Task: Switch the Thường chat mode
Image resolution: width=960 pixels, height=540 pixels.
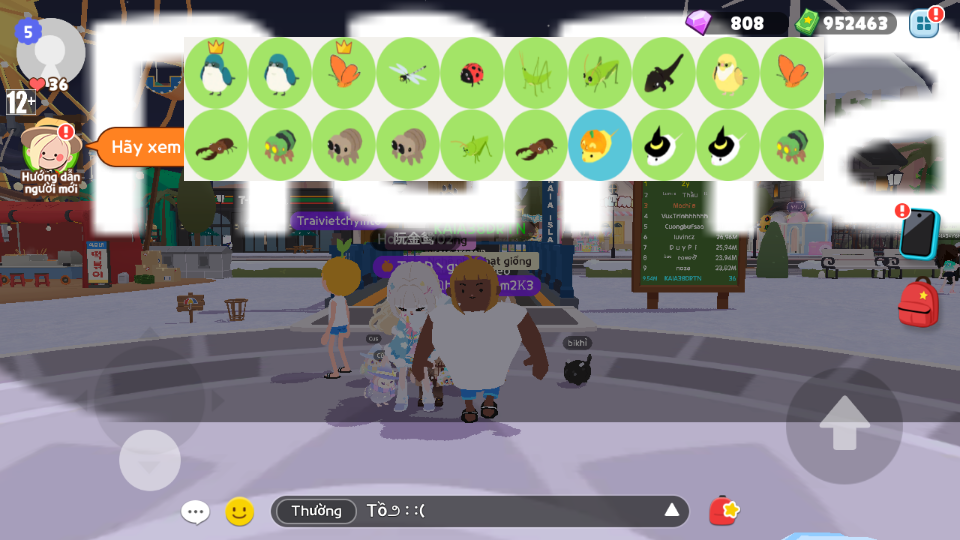Action: tap(316, 511)
